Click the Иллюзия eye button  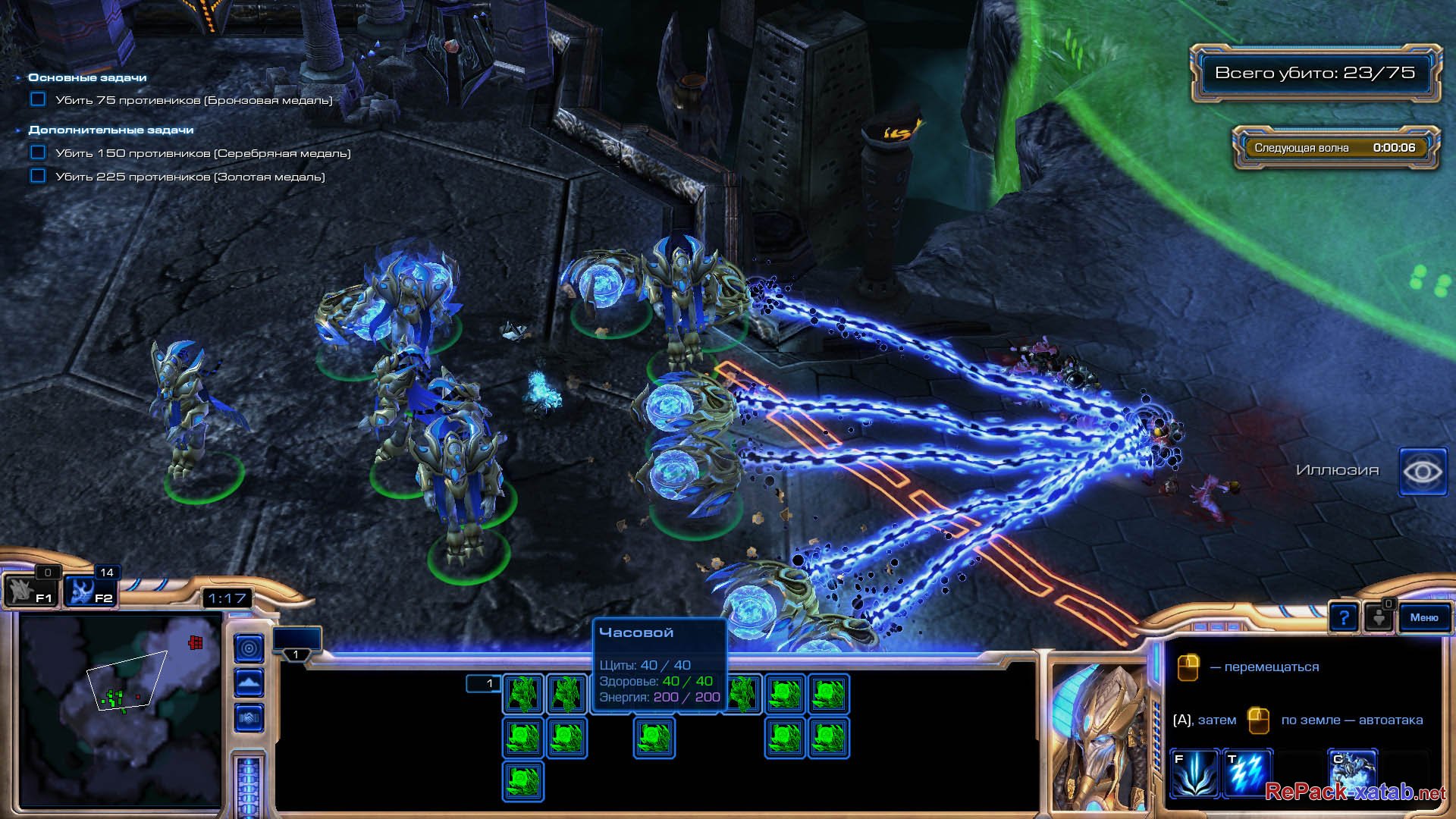tap(1422, 472)
